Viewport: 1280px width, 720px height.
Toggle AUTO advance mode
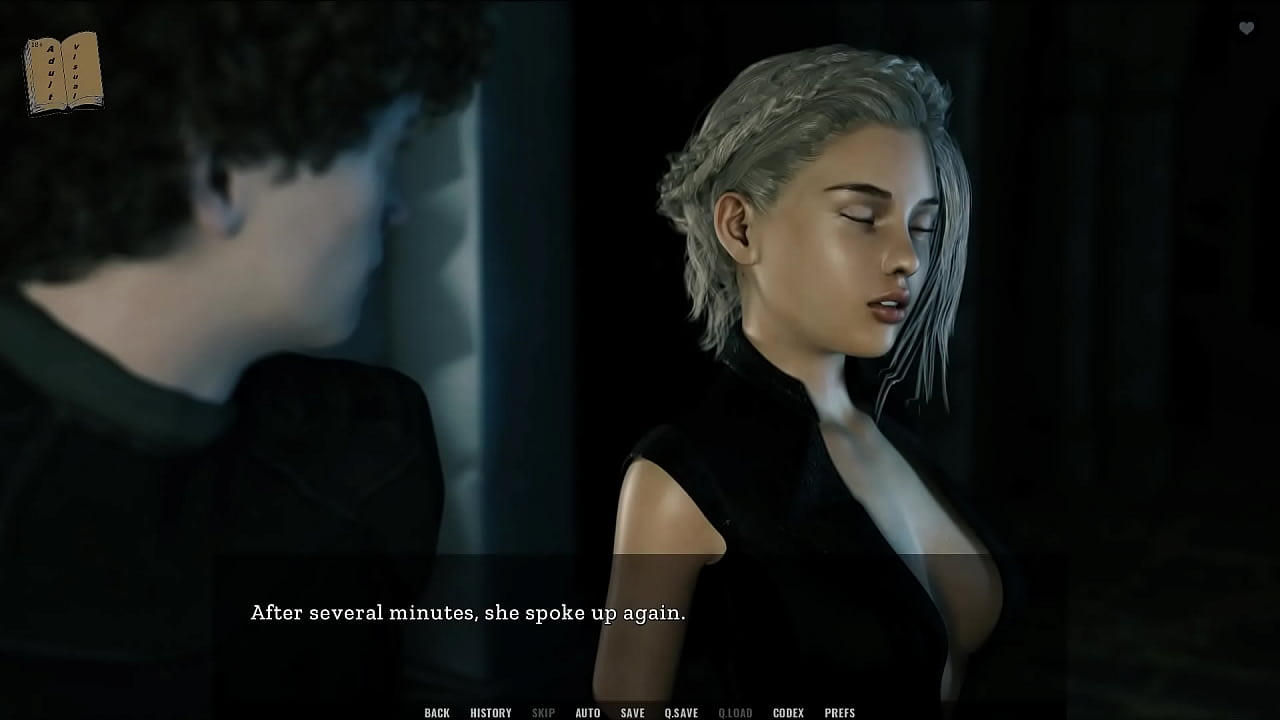tap(588, 712)
